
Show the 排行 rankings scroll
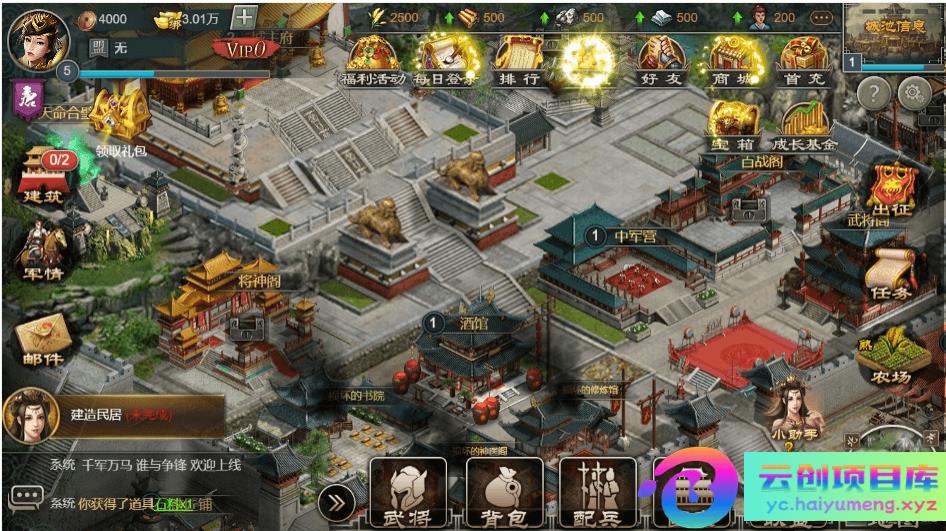click(517, 60)
